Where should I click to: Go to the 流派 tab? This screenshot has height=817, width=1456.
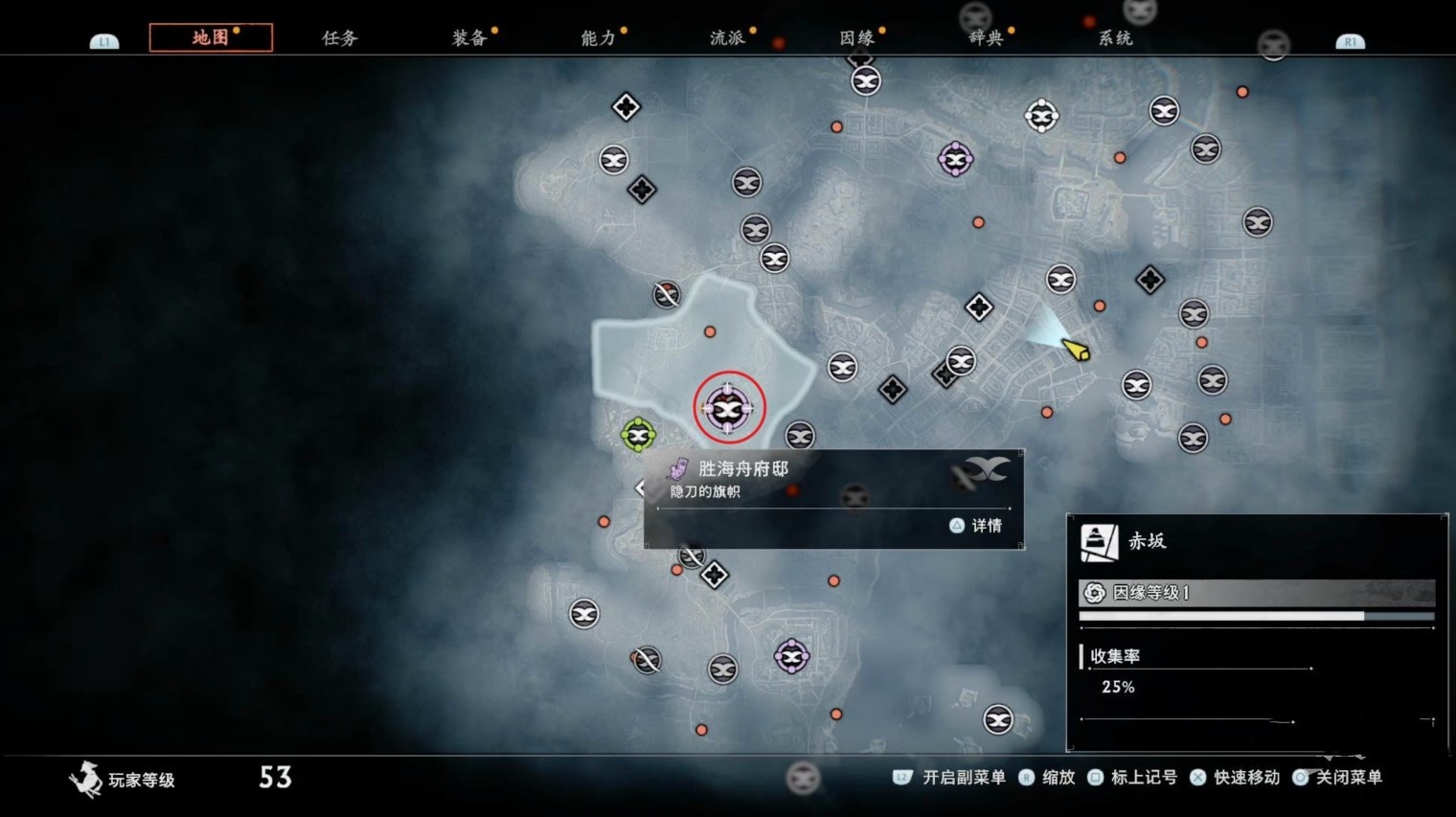pos(727,38)
